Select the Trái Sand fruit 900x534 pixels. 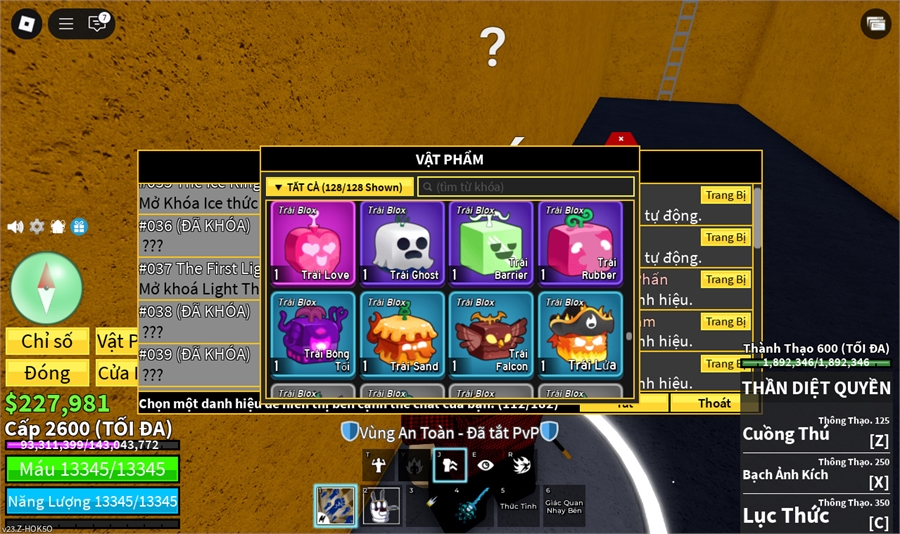(x=401, y=334)
